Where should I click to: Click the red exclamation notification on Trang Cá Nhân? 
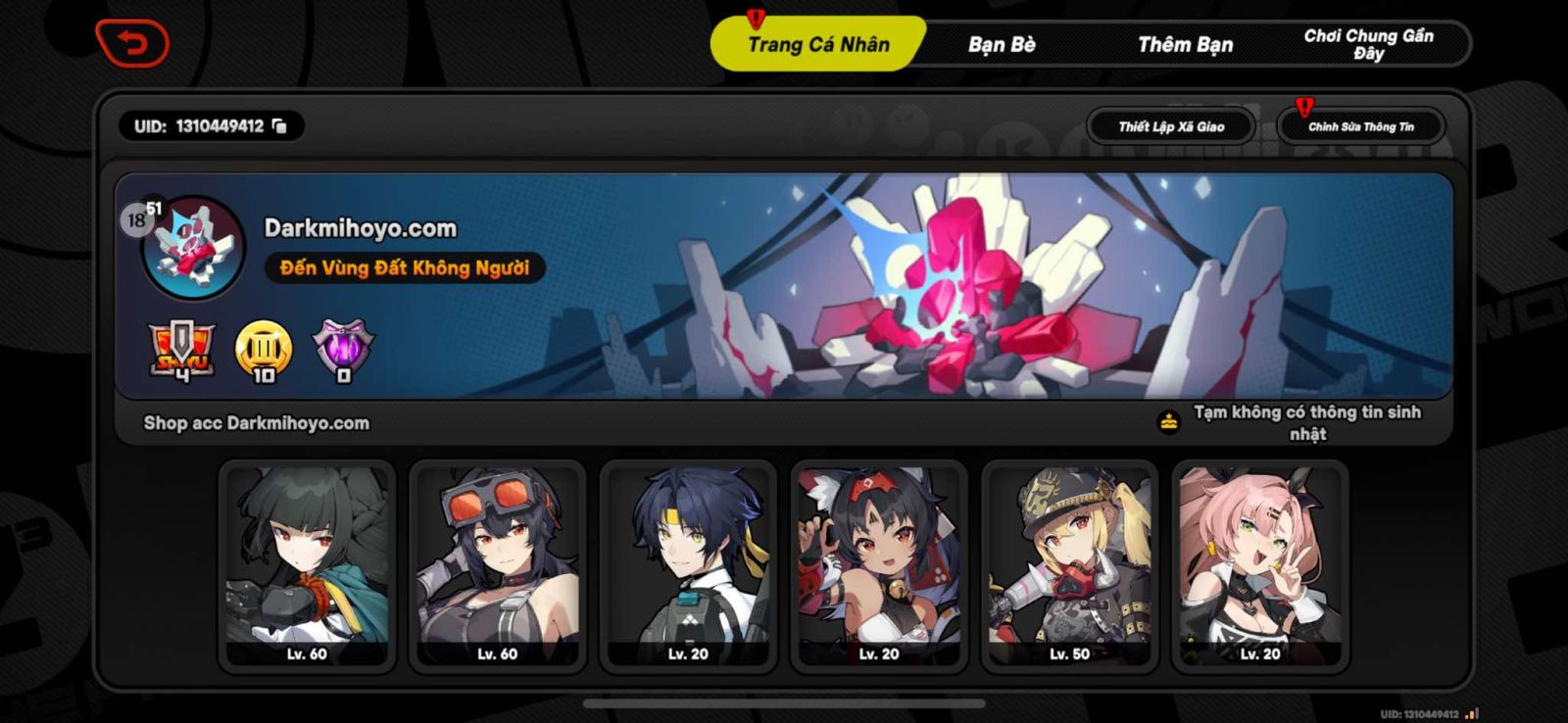click(x=756, y=16)
